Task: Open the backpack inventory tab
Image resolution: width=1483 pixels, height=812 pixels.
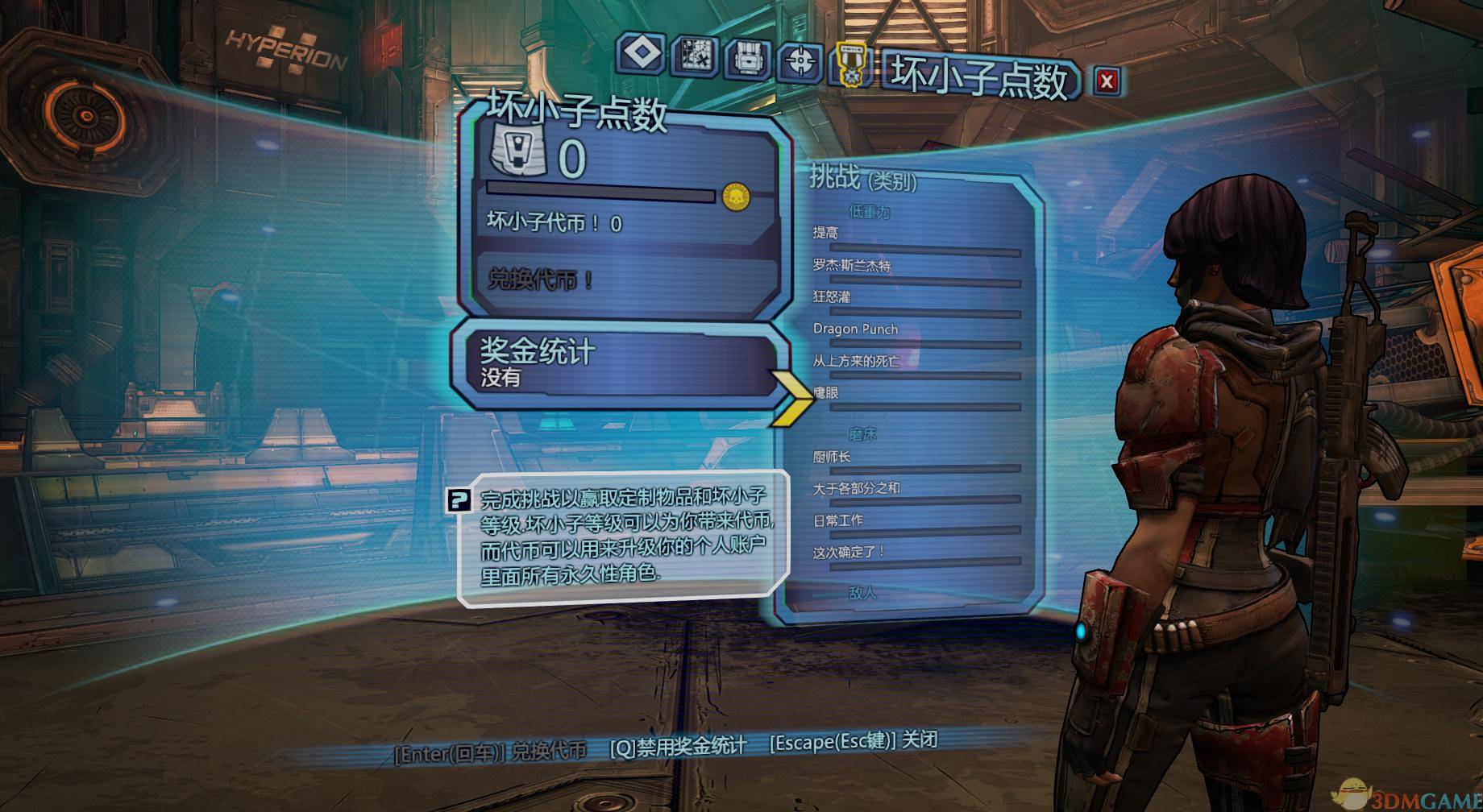Action: [x=748, y=60]
